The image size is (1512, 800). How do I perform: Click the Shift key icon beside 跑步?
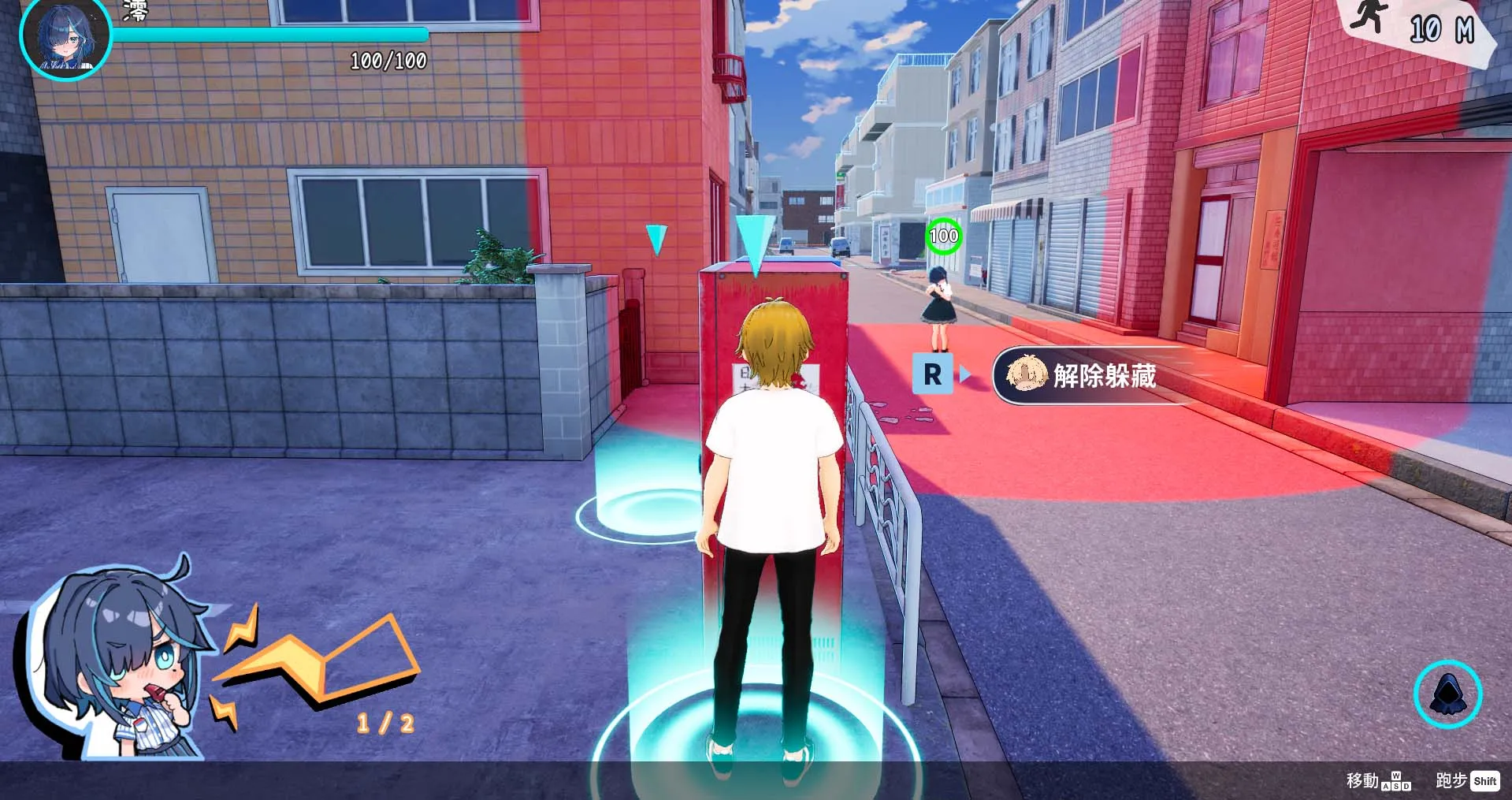click(x=1484, y=782)
